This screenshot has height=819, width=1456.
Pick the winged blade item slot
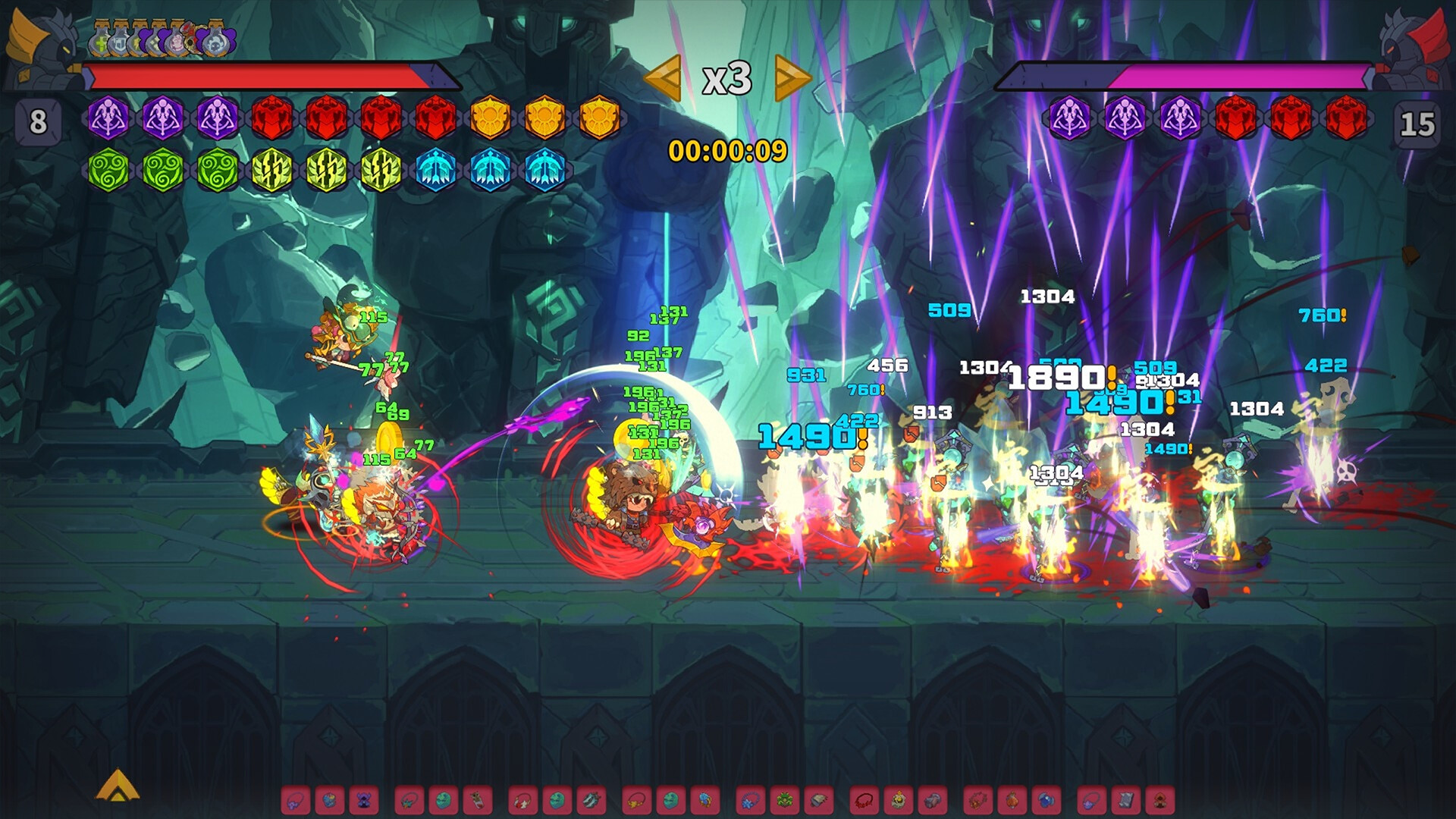click(x=592, y=801)
